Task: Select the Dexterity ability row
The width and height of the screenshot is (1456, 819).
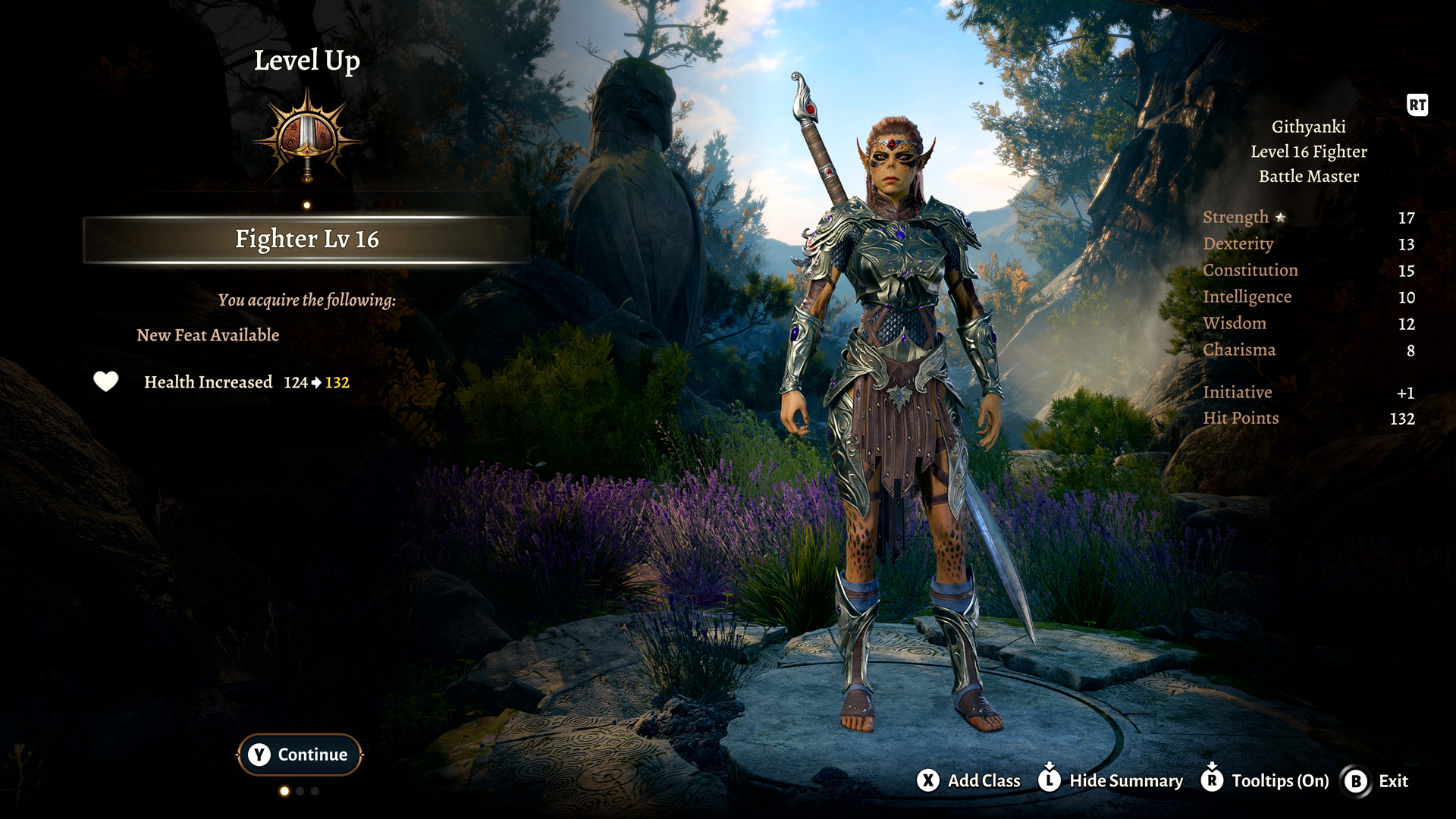Action: click(x=1308, y=244)
